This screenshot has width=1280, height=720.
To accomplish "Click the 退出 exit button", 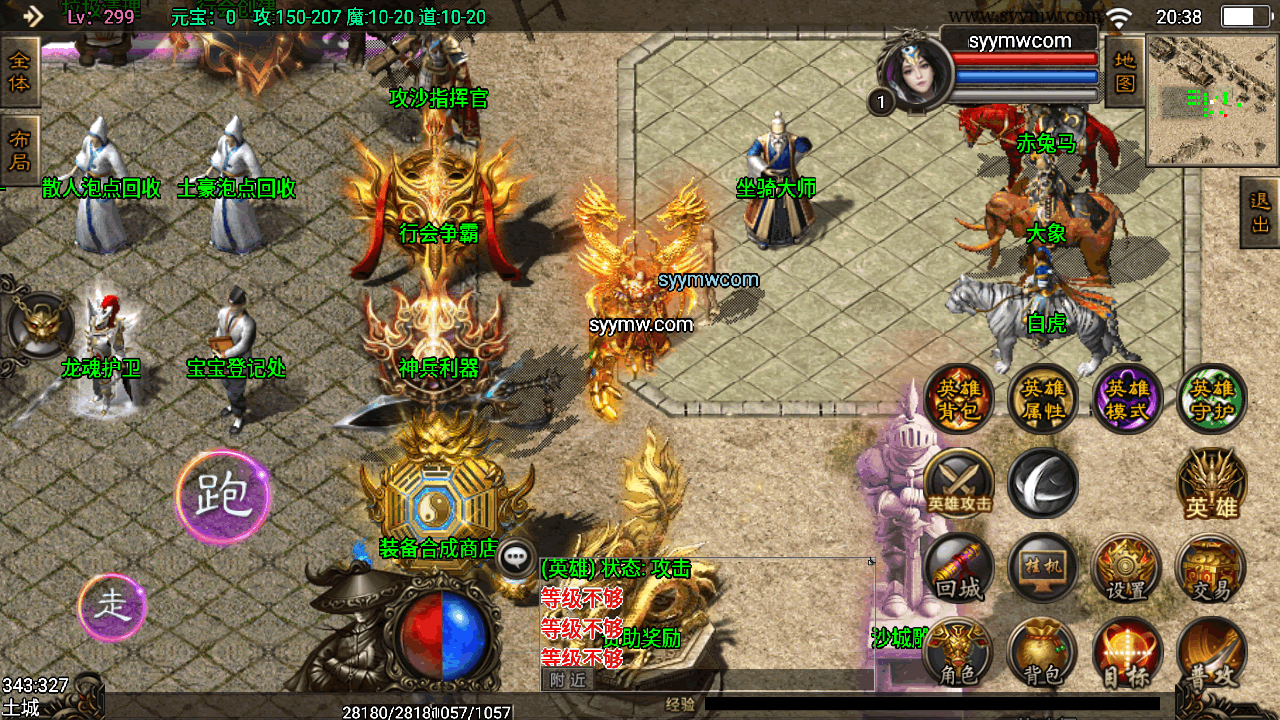I will tap(1260, 212).
